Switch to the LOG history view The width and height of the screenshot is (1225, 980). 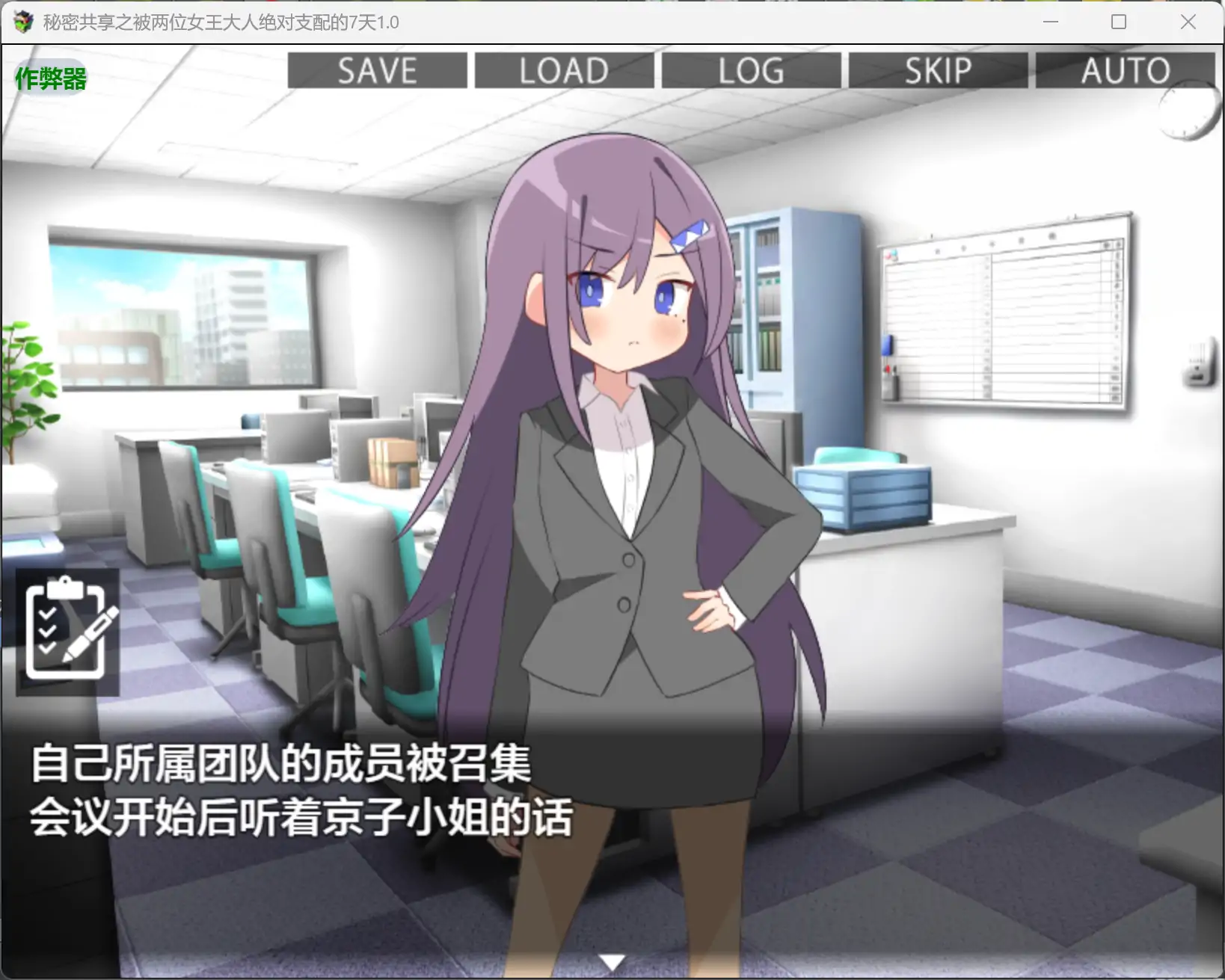click(750, 71)
